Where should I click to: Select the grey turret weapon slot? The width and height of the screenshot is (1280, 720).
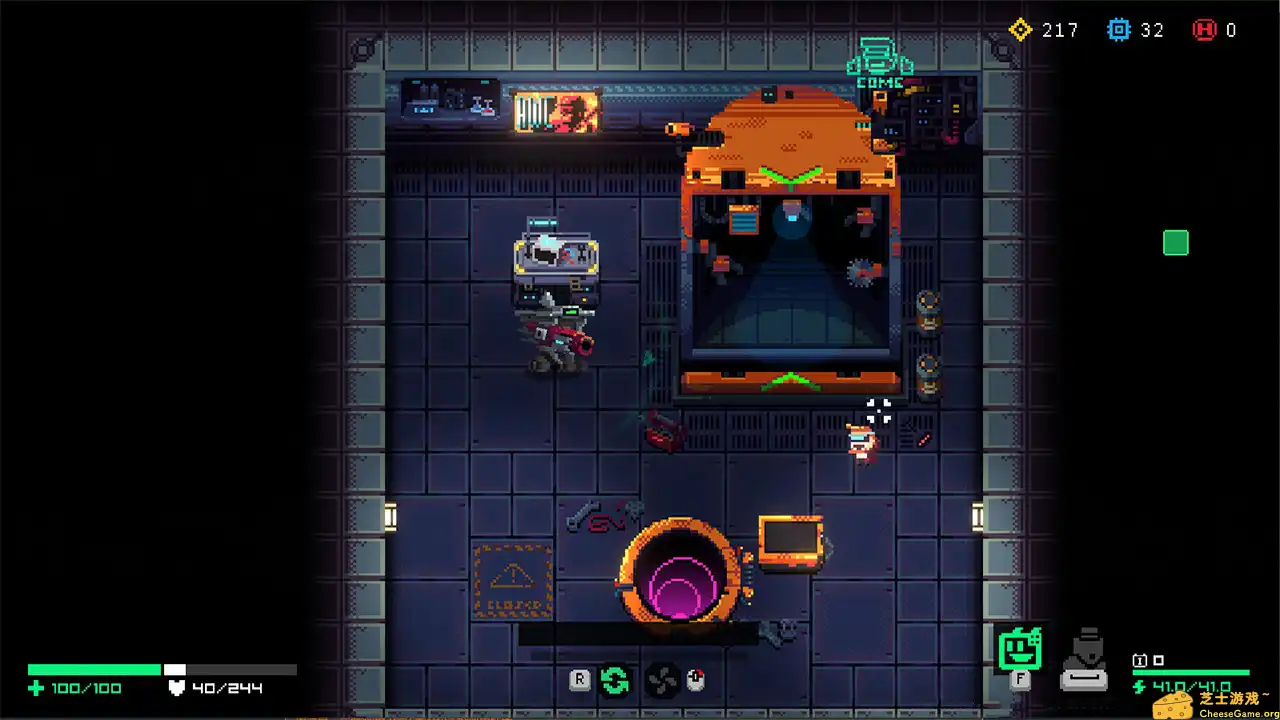1083,661
